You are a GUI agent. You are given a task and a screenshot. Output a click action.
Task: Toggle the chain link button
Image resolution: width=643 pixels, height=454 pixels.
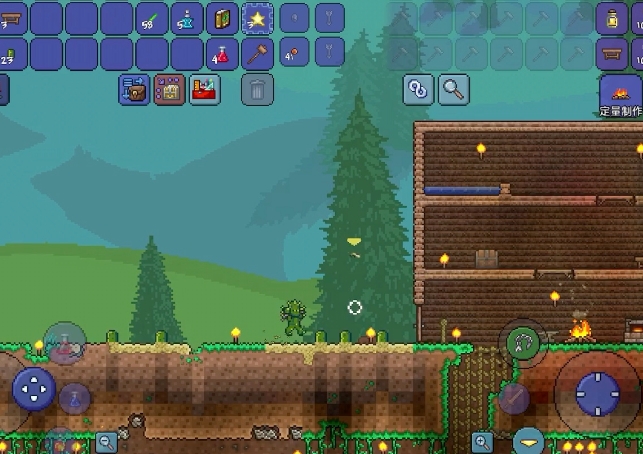pos(418,89)
